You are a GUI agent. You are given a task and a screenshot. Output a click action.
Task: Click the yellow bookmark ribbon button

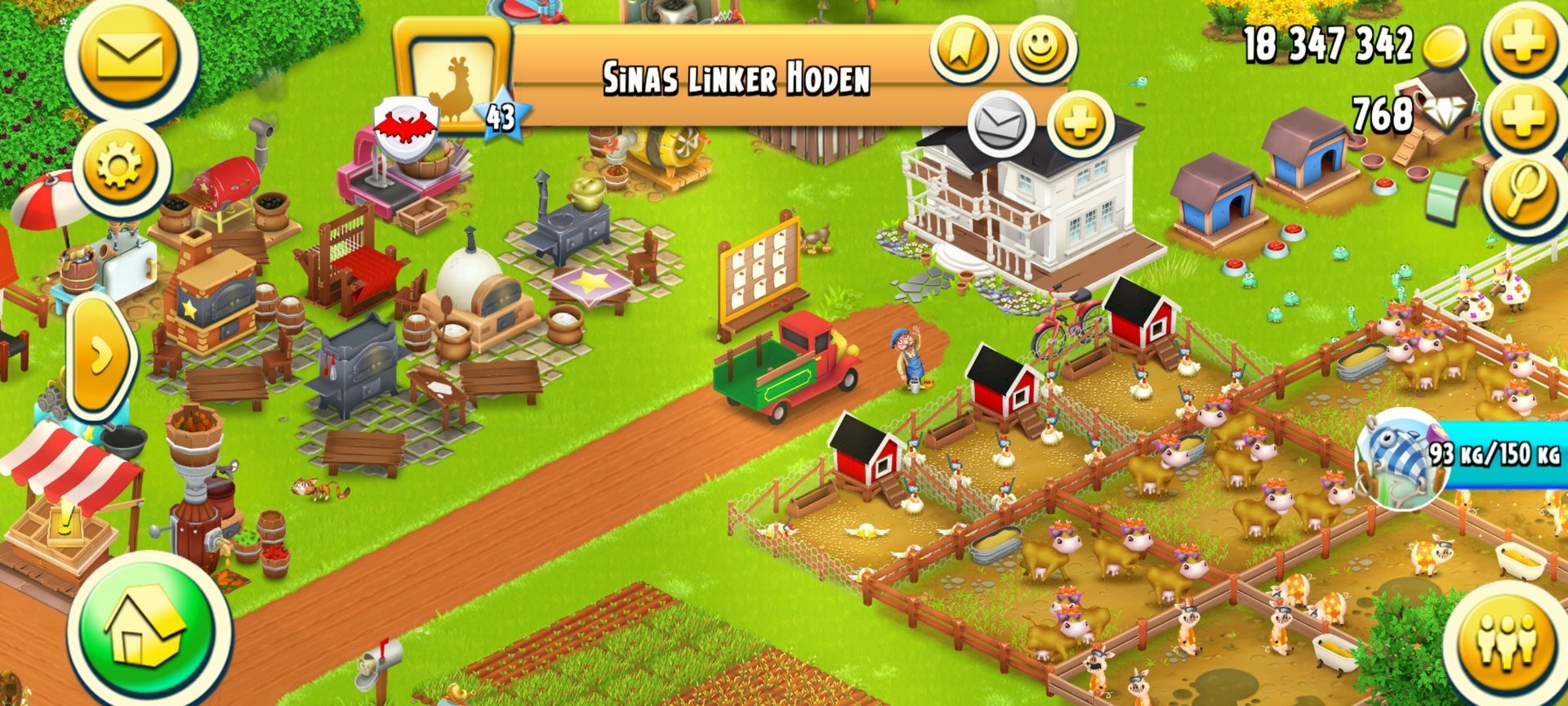pos(965,49)
